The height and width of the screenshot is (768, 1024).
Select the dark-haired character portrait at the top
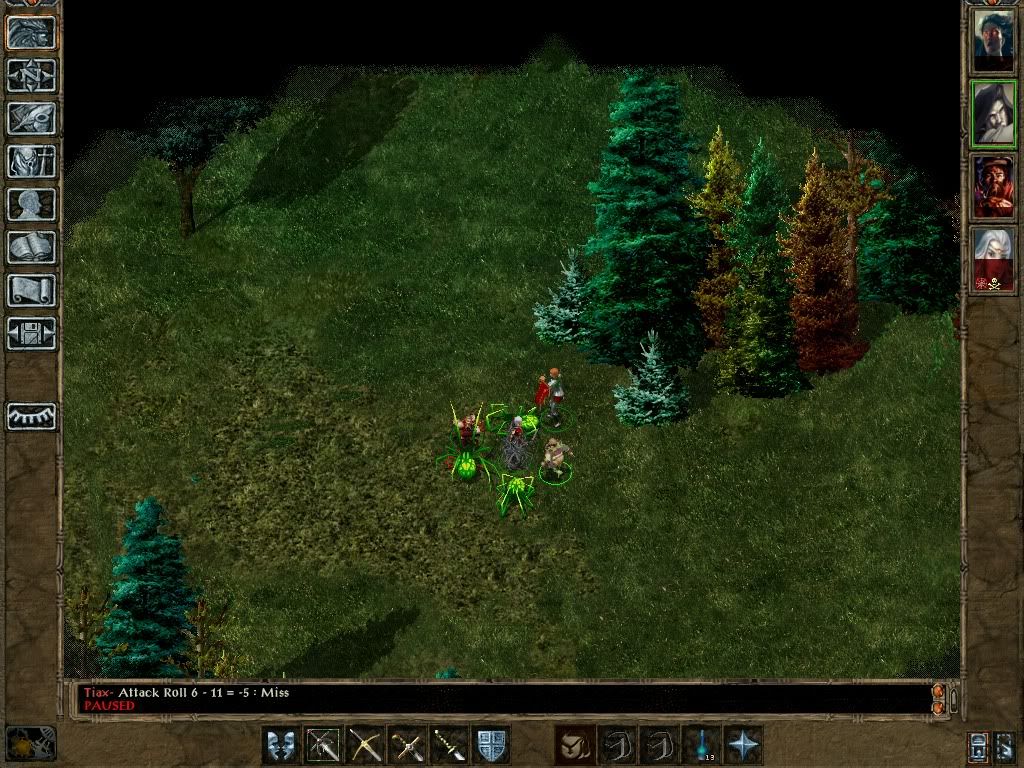(994, 41)
